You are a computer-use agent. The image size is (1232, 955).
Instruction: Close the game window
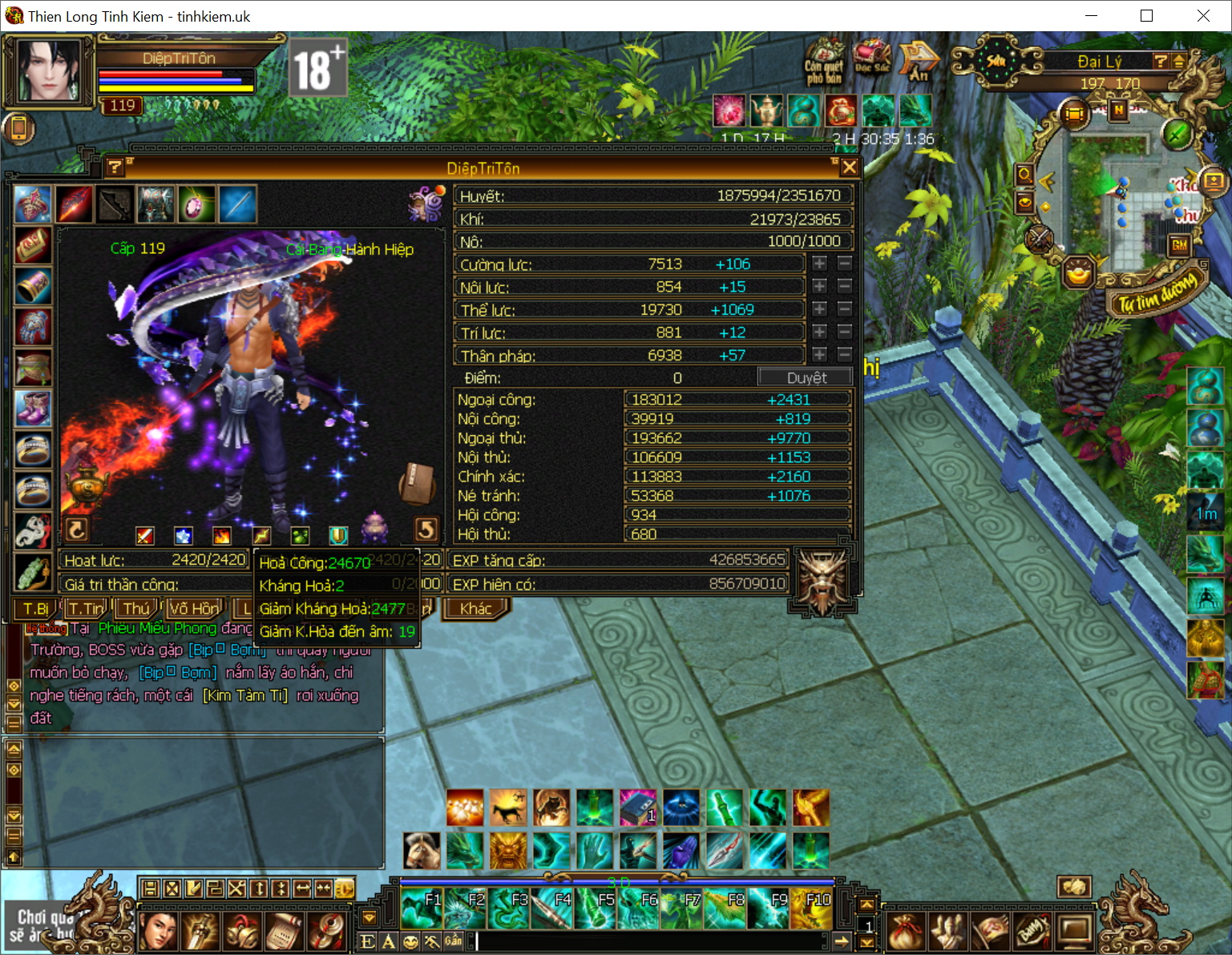point(1203,16)
